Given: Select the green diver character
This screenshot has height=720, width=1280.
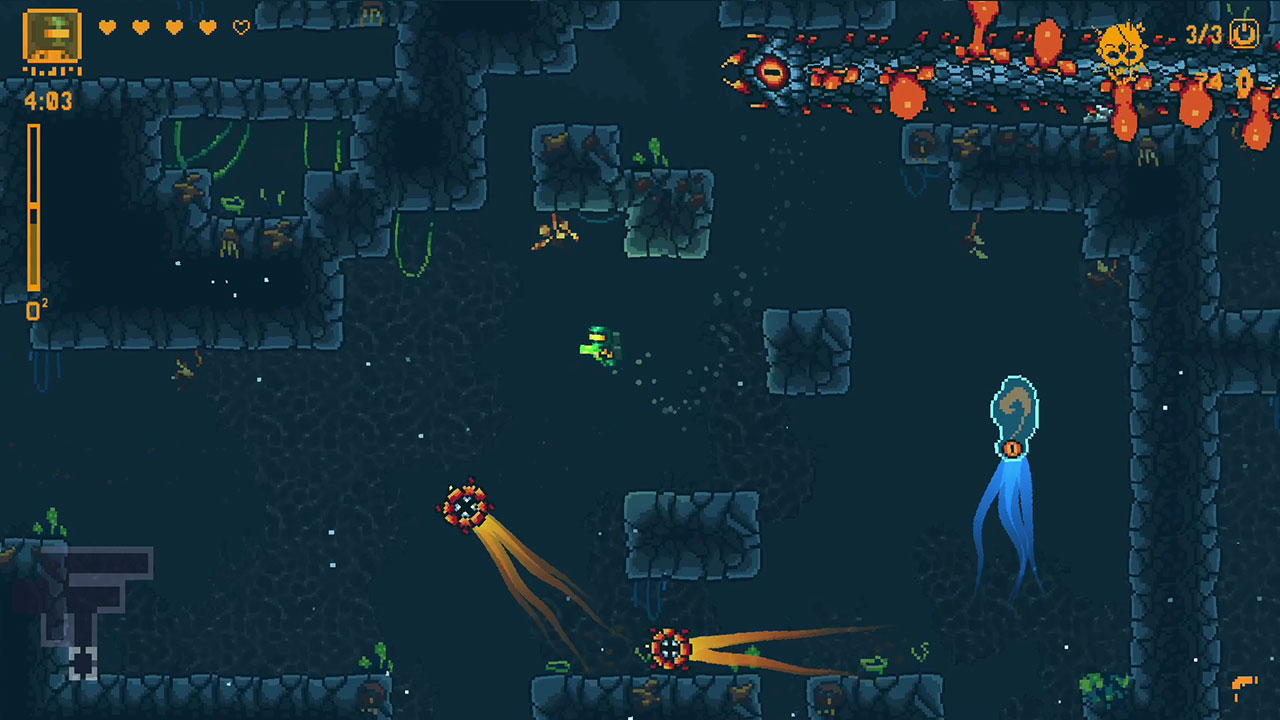Looking at the screenshot, I should point(598,342).
